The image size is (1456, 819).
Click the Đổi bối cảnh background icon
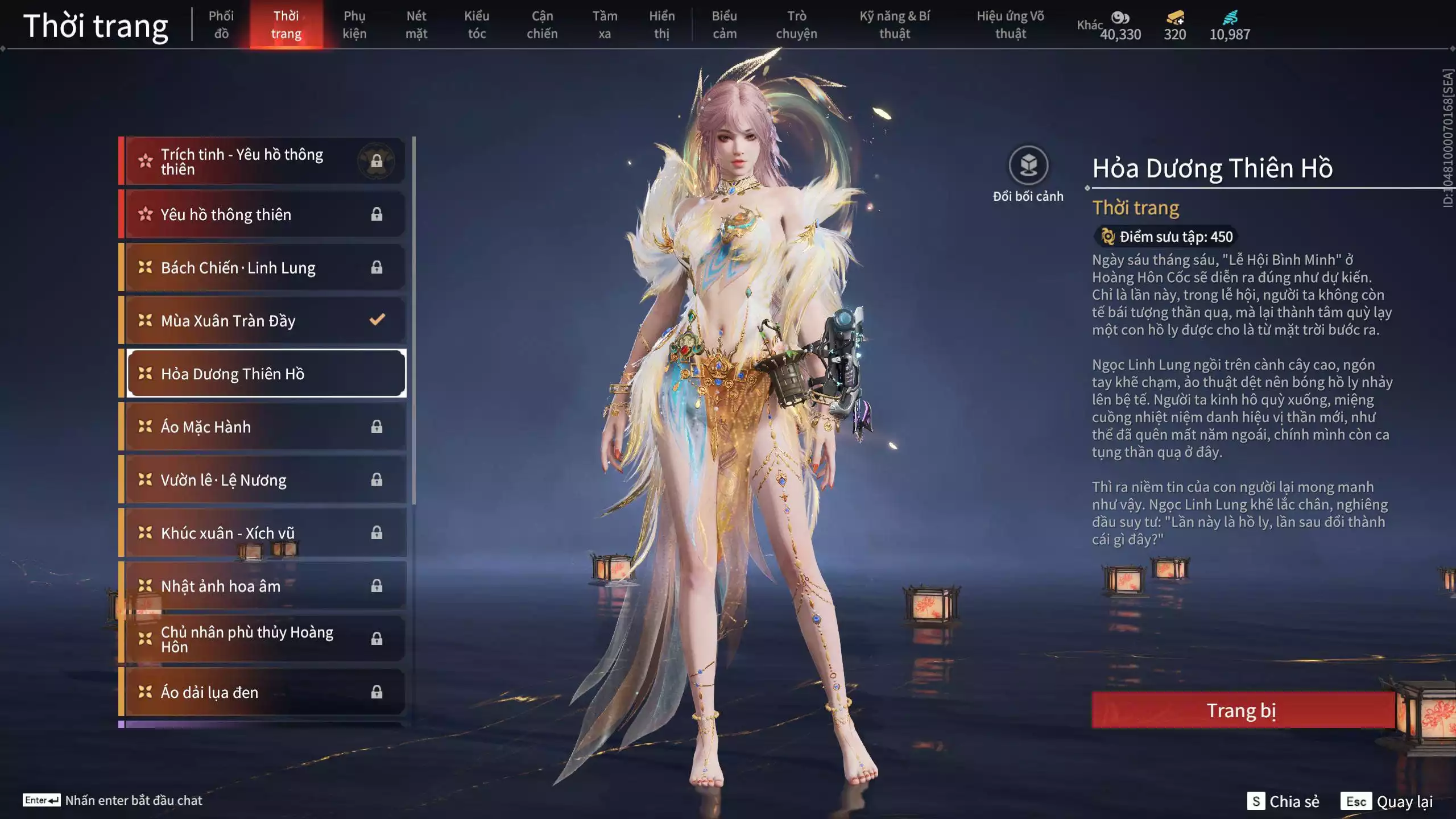coord(1028,166)
